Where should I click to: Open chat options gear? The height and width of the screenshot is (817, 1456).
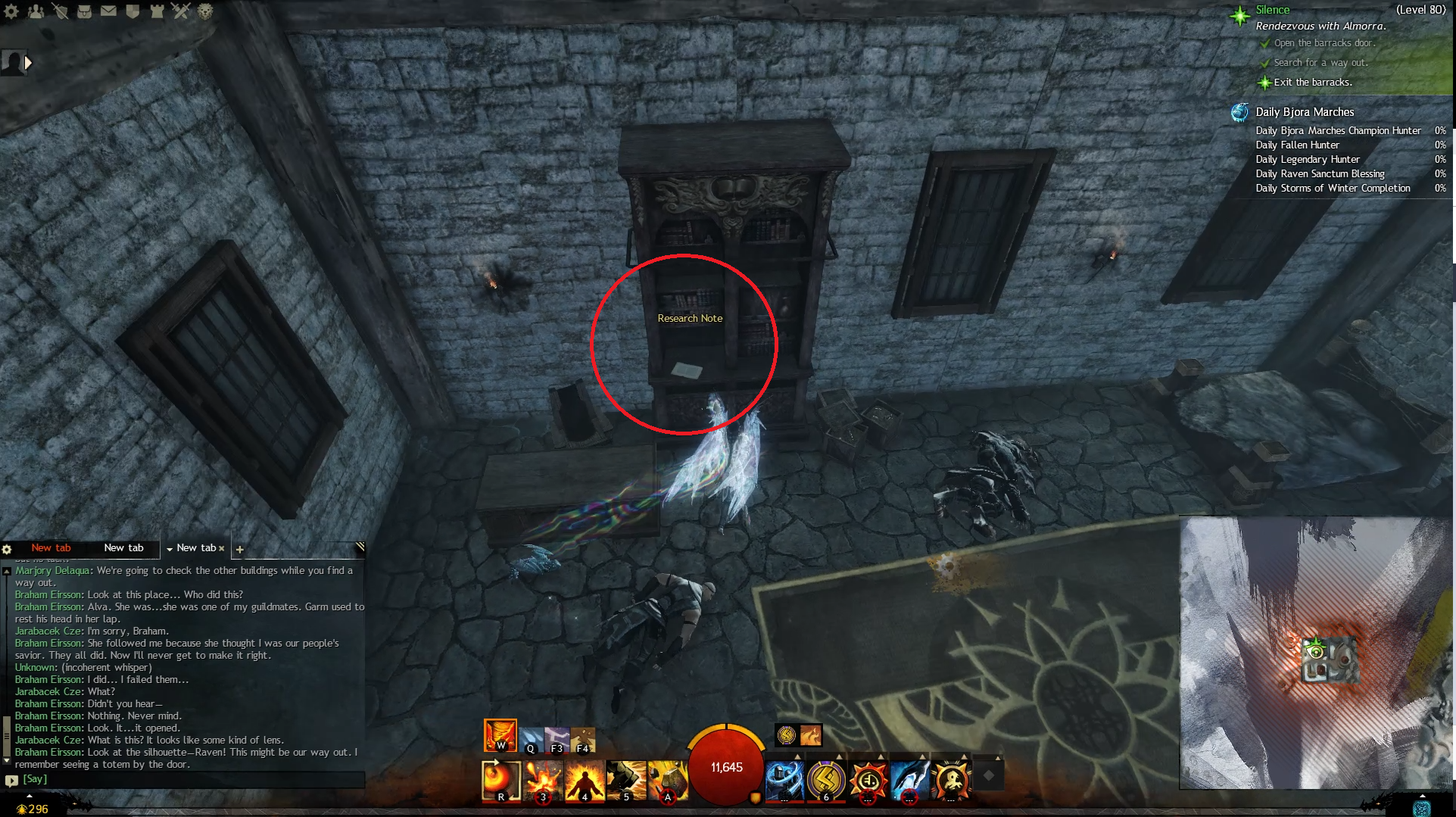7,549
